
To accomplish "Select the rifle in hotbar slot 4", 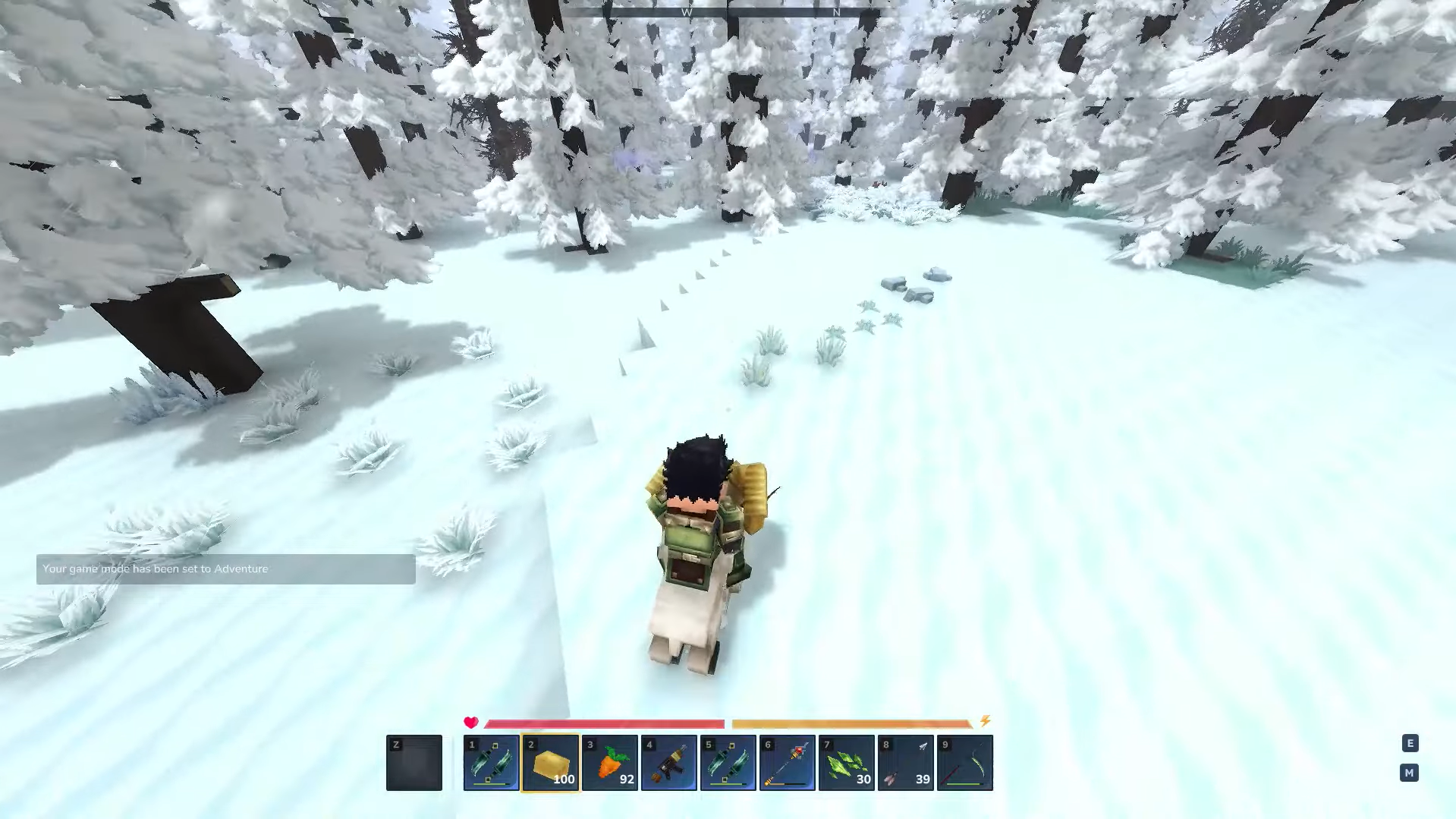I will (x=668, y=762).
